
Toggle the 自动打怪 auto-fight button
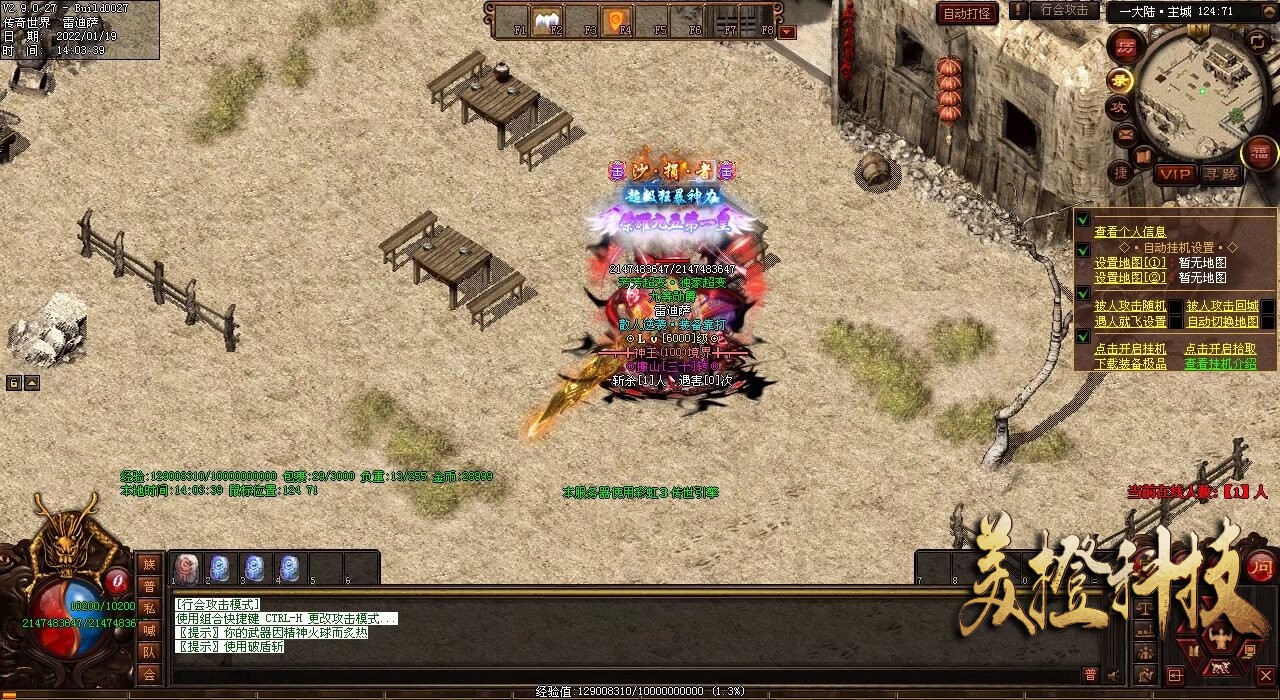pyautogui.click(x=967, y=13)
